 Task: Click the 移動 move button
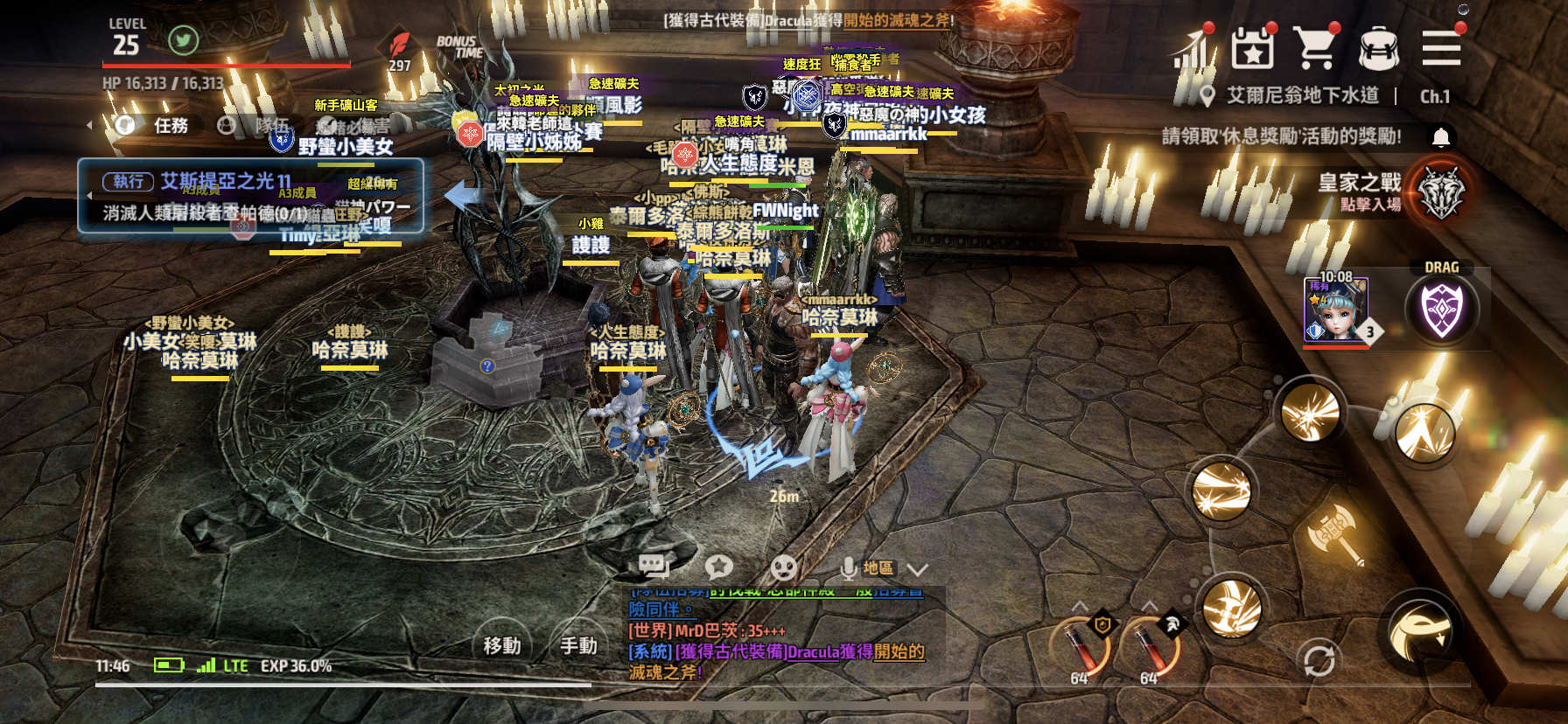[502, 645]
